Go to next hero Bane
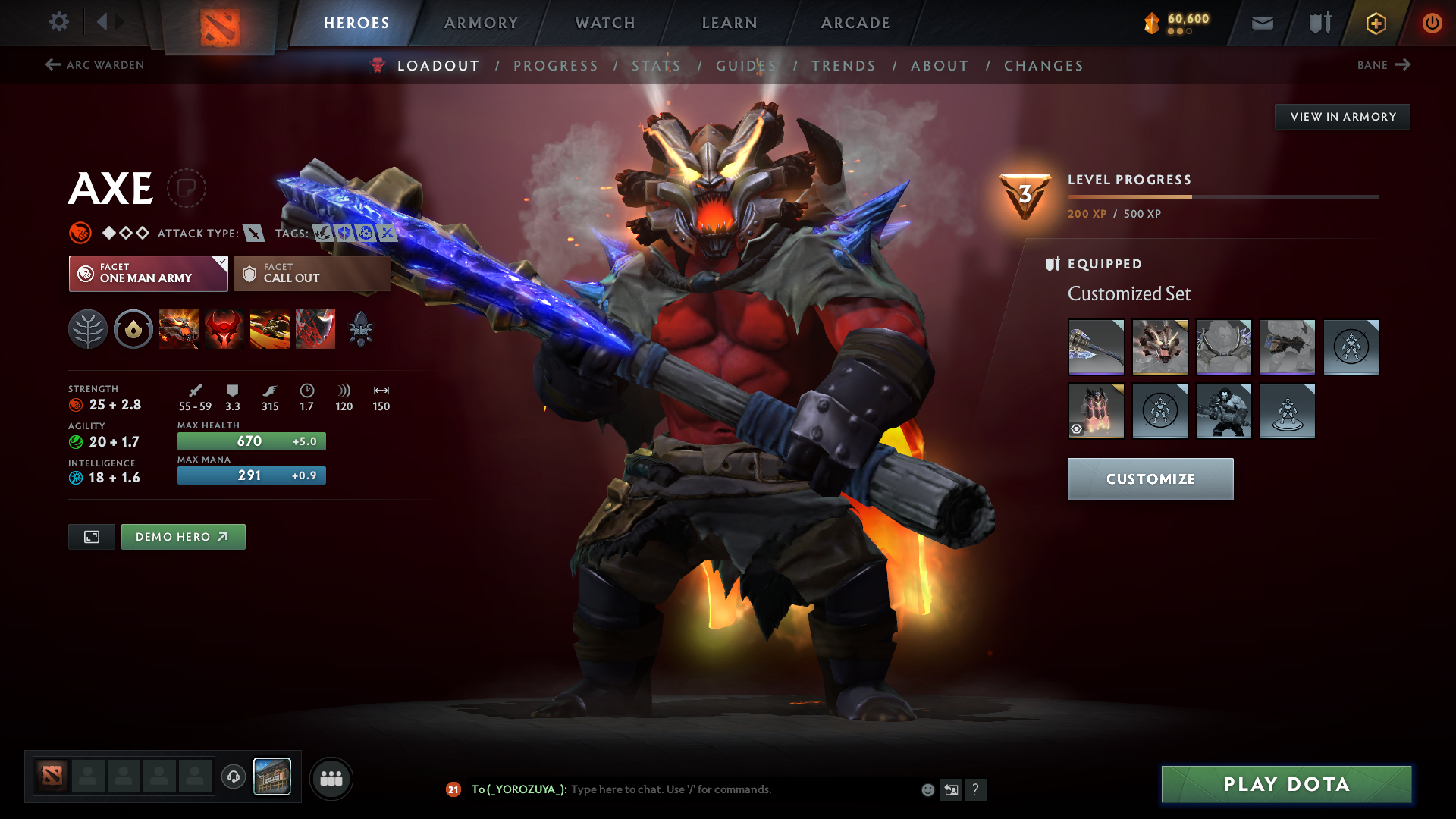The image size is (1456, 819). (x=1383, y=65)
